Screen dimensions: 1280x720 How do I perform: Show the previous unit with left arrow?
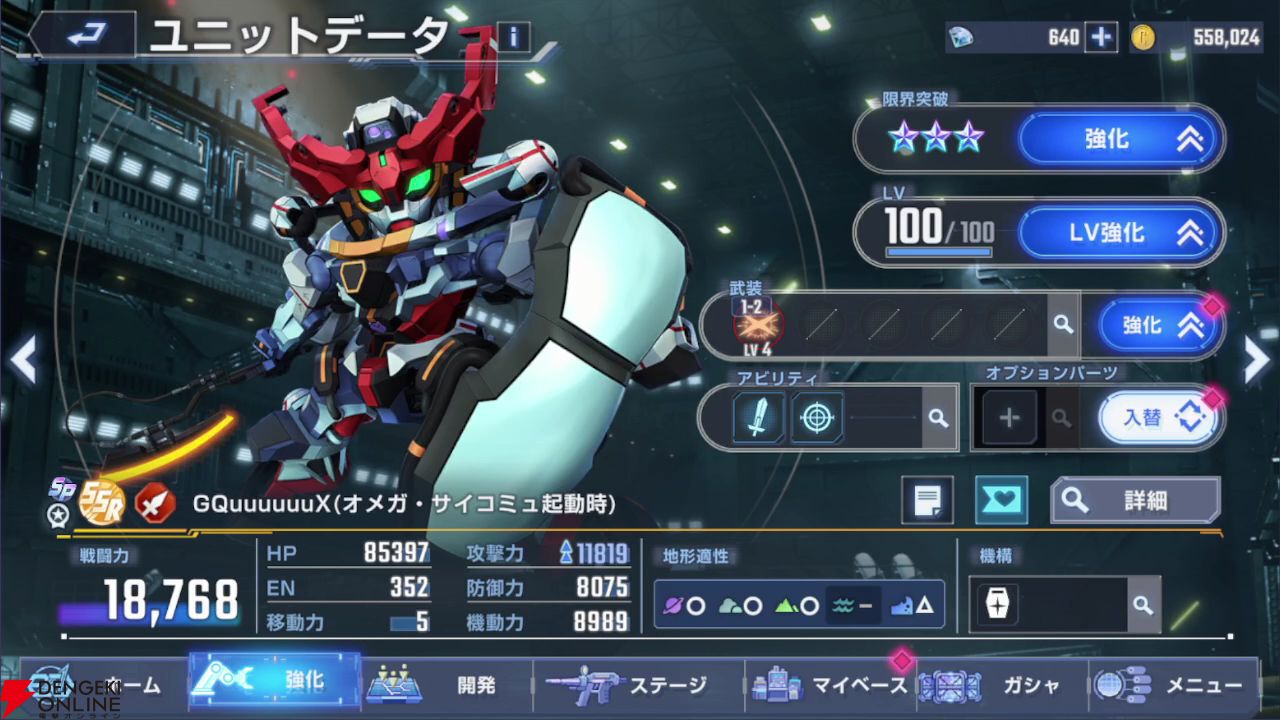(x=22, y=360)
